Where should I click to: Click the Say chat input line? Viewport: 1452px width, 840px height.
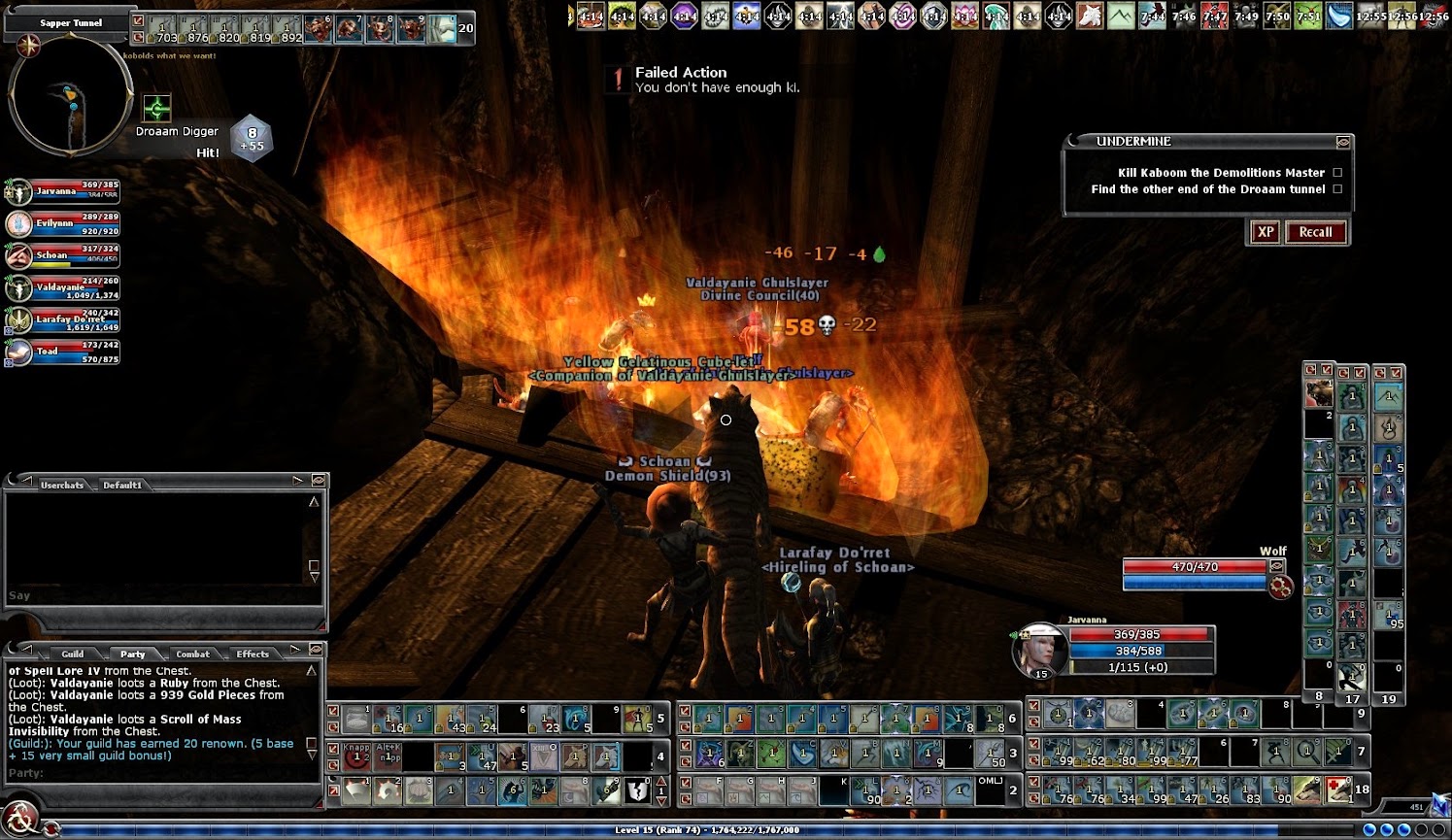point(155,595)
